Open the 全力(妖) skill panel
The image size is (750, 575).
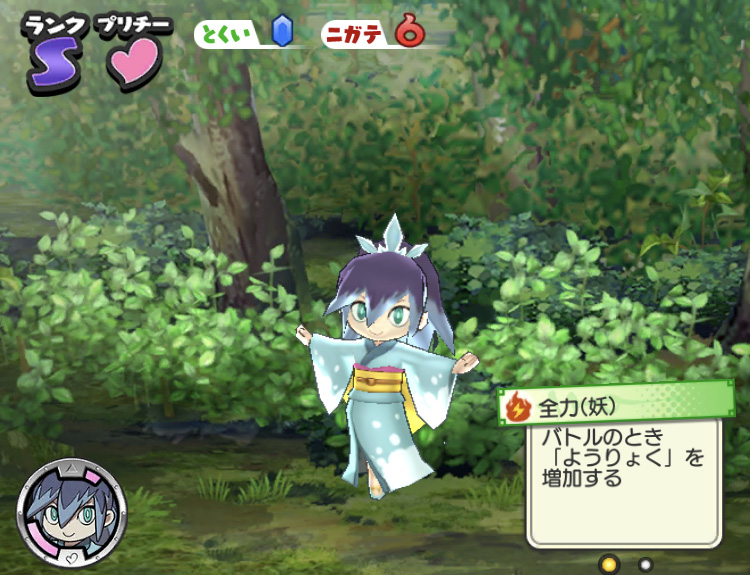(x=616, y=407)
